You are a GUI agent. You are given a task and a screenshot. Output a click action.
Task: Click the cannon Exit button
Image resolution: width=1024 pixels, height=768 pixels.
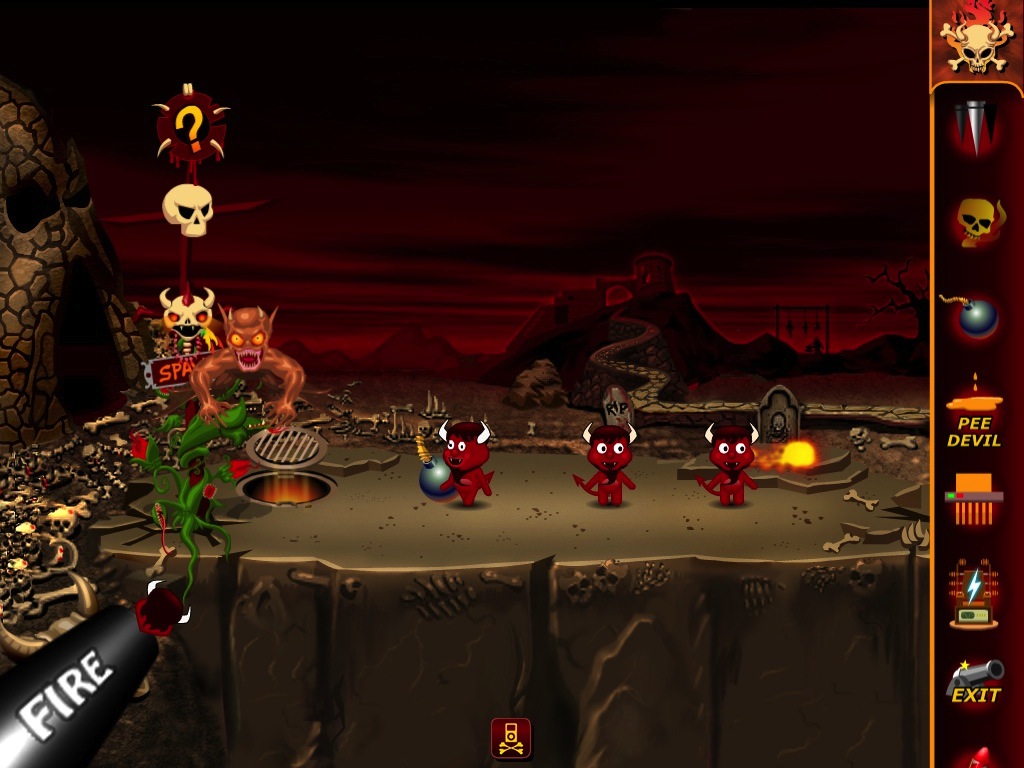[x=975, y=681]
